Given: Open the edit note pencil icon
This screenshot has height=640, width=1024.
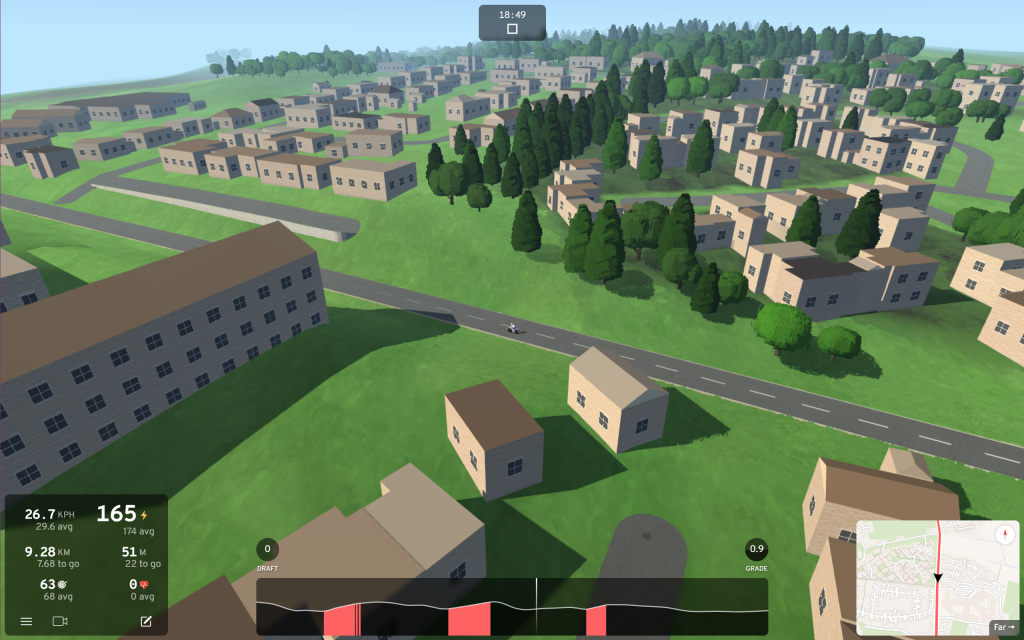Looking at the screenshot, I should click(146, 621).
